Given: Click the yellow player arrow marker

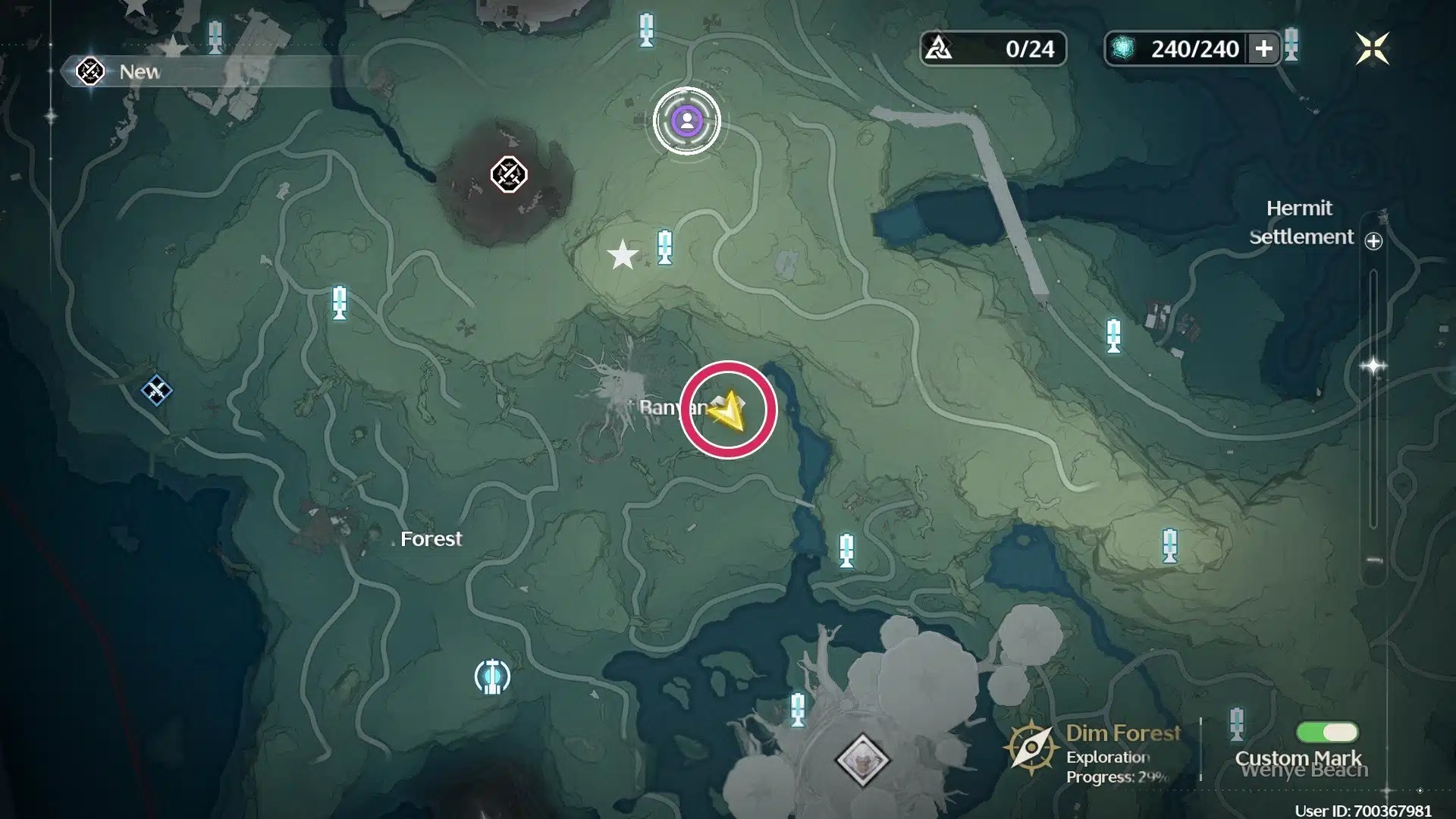Looking at the screenshot, I should coord(728,410).
